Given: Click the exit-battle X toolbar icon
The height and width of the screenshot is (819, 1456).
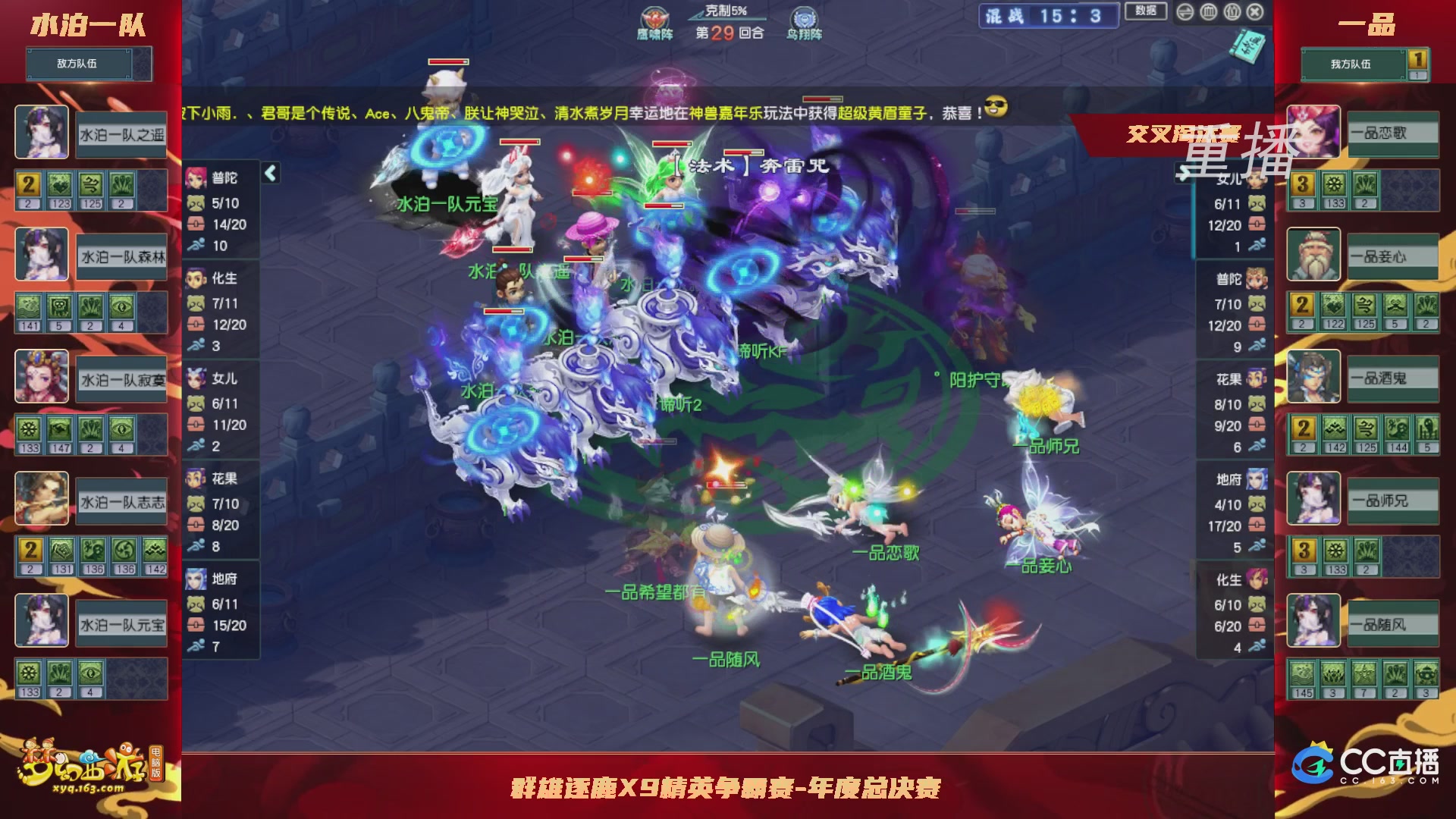Looking at the screenshot, I should tap(1255, 12).
